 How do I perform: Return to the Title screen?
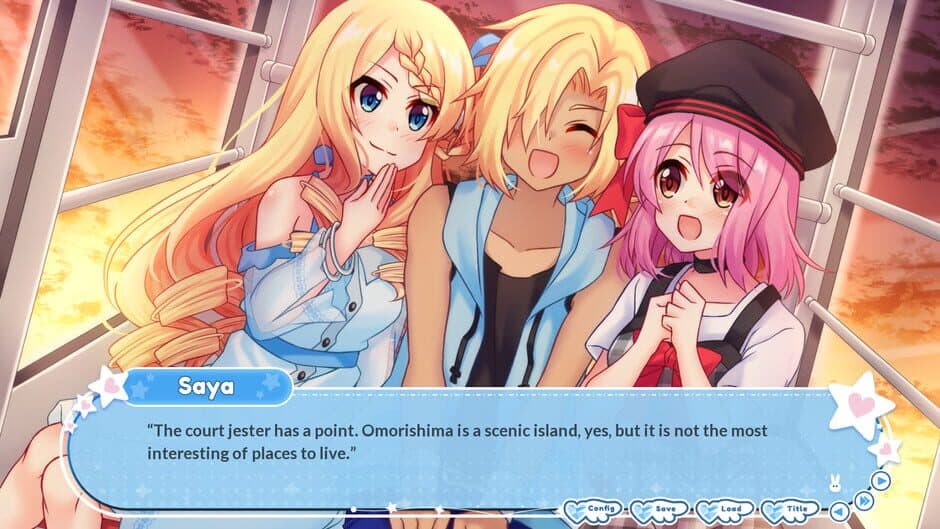790,510
